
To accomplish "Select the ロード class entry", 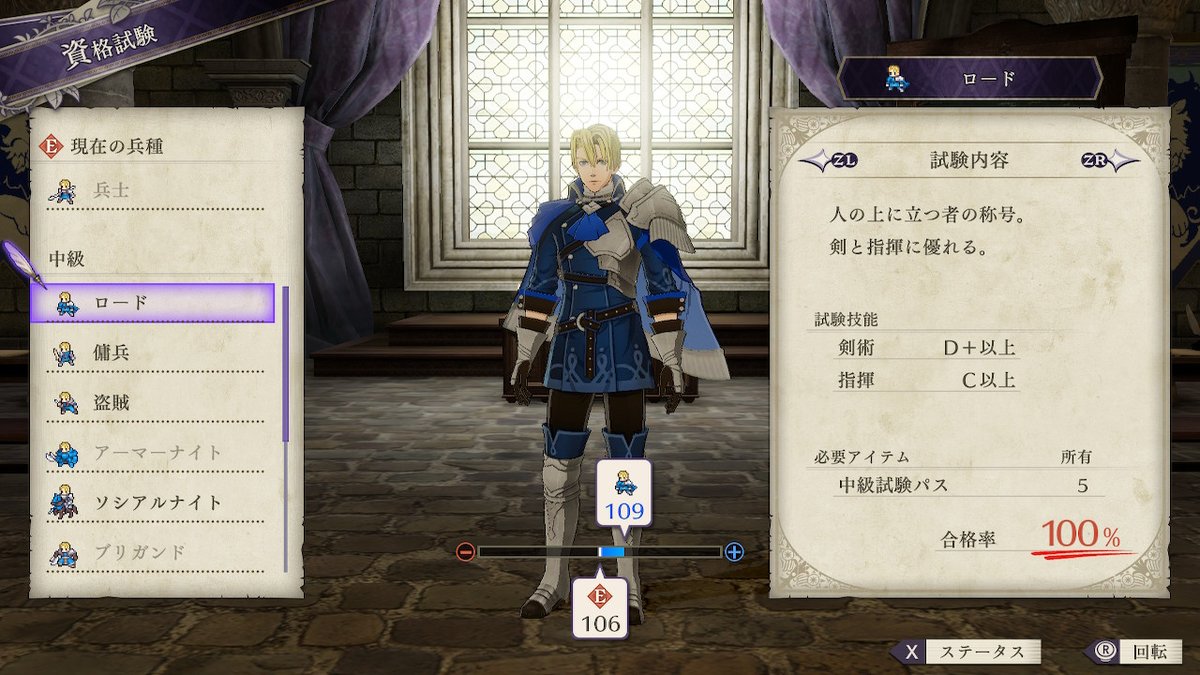I will [x=152, y=303].
